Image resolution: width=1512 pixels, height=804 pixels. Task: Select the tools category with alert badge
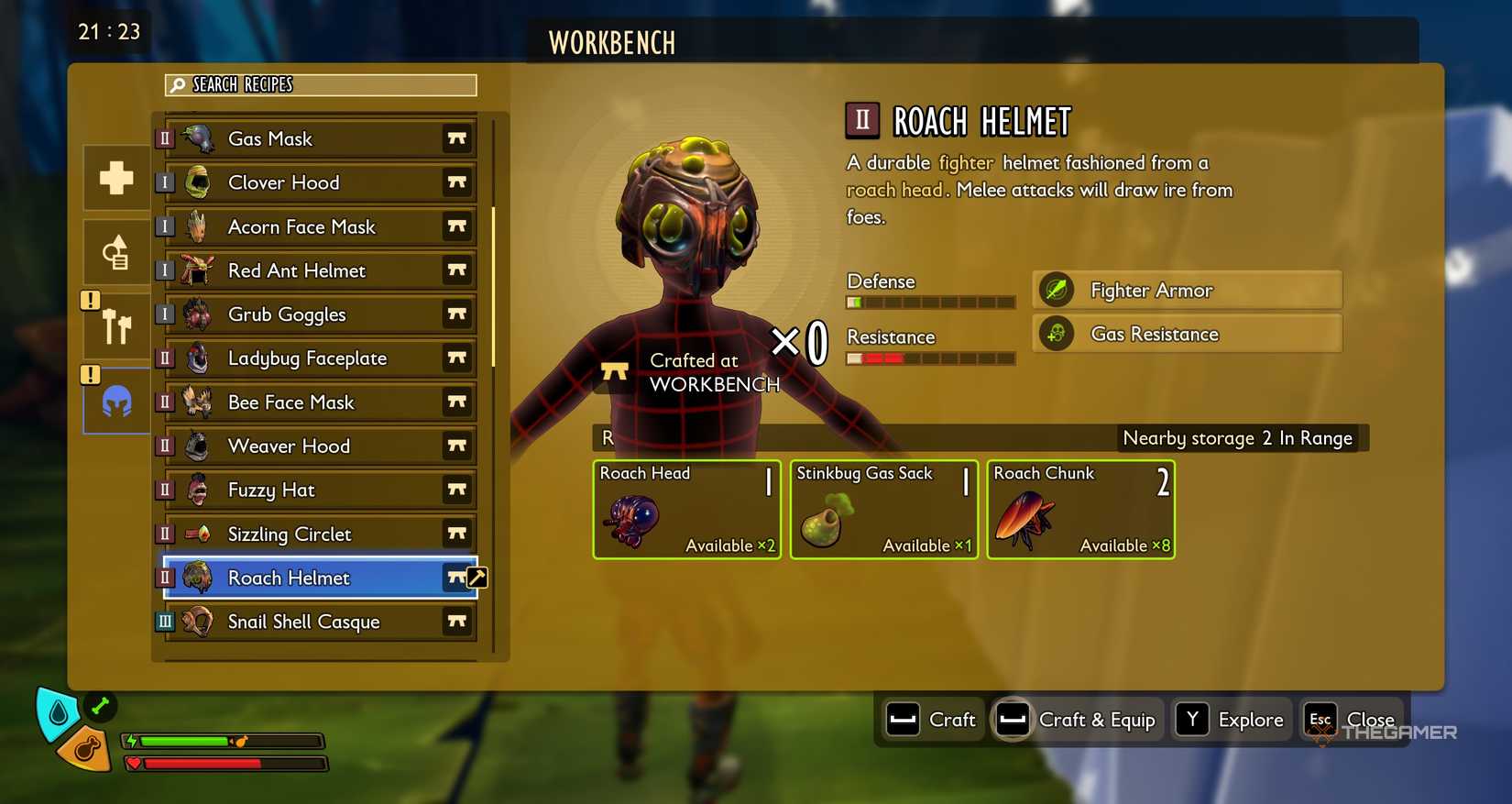pos(115,325)
